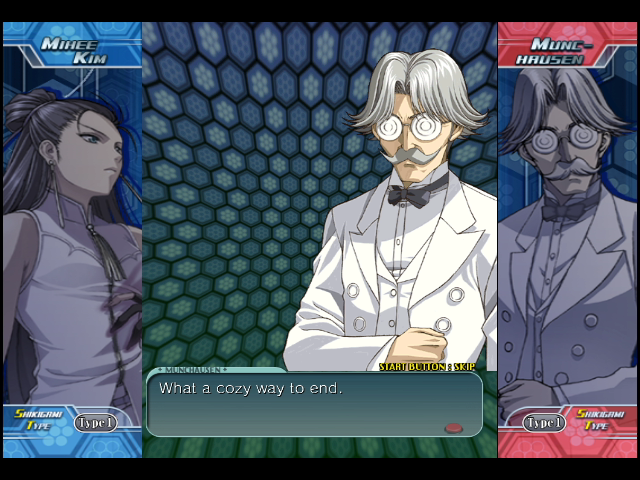640x480 pixels.
Task: Advance the Munchausen dialogue text box
Action: [313, 403]
